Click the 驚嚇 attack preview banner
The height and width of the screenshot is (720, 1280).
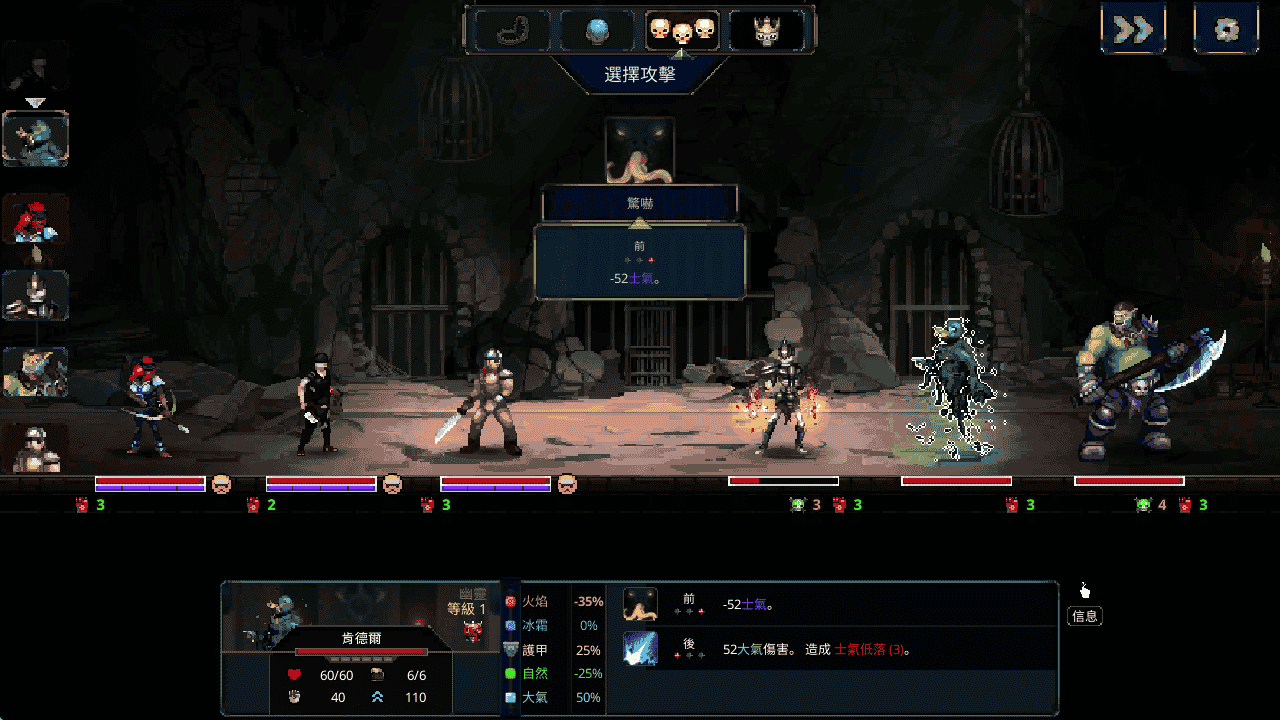pos(640,200)
